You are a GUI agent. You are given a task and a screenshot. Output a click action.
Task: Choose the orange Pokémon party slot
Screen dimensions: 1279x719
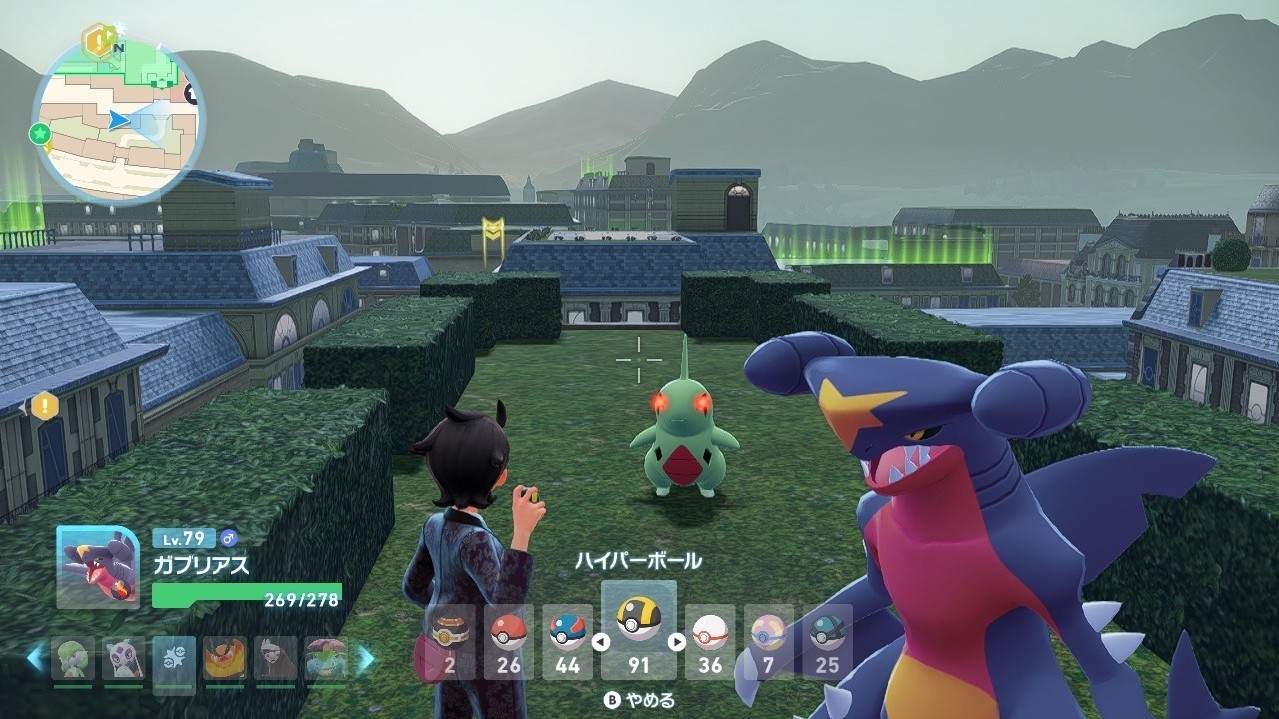(225, 659)
